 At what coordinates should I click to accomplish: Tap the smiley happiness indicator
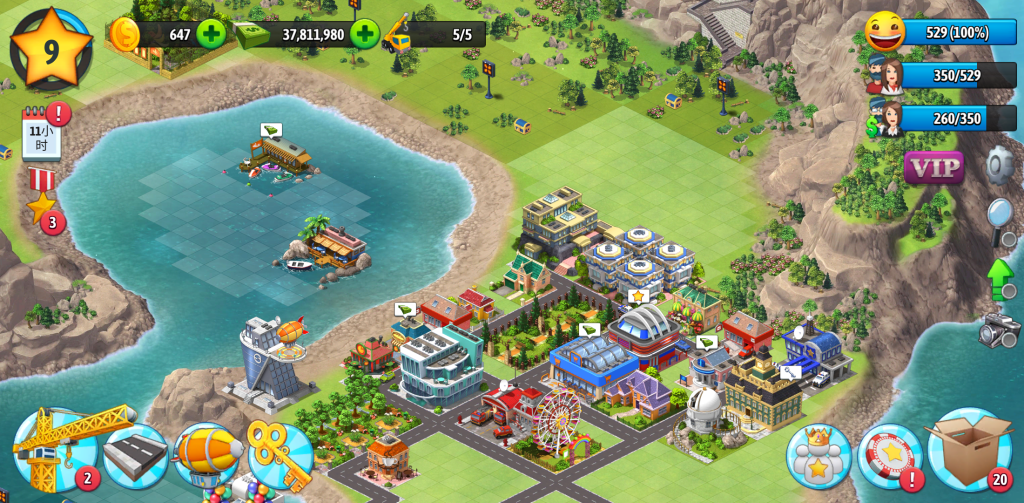click(x=885, y=32)
